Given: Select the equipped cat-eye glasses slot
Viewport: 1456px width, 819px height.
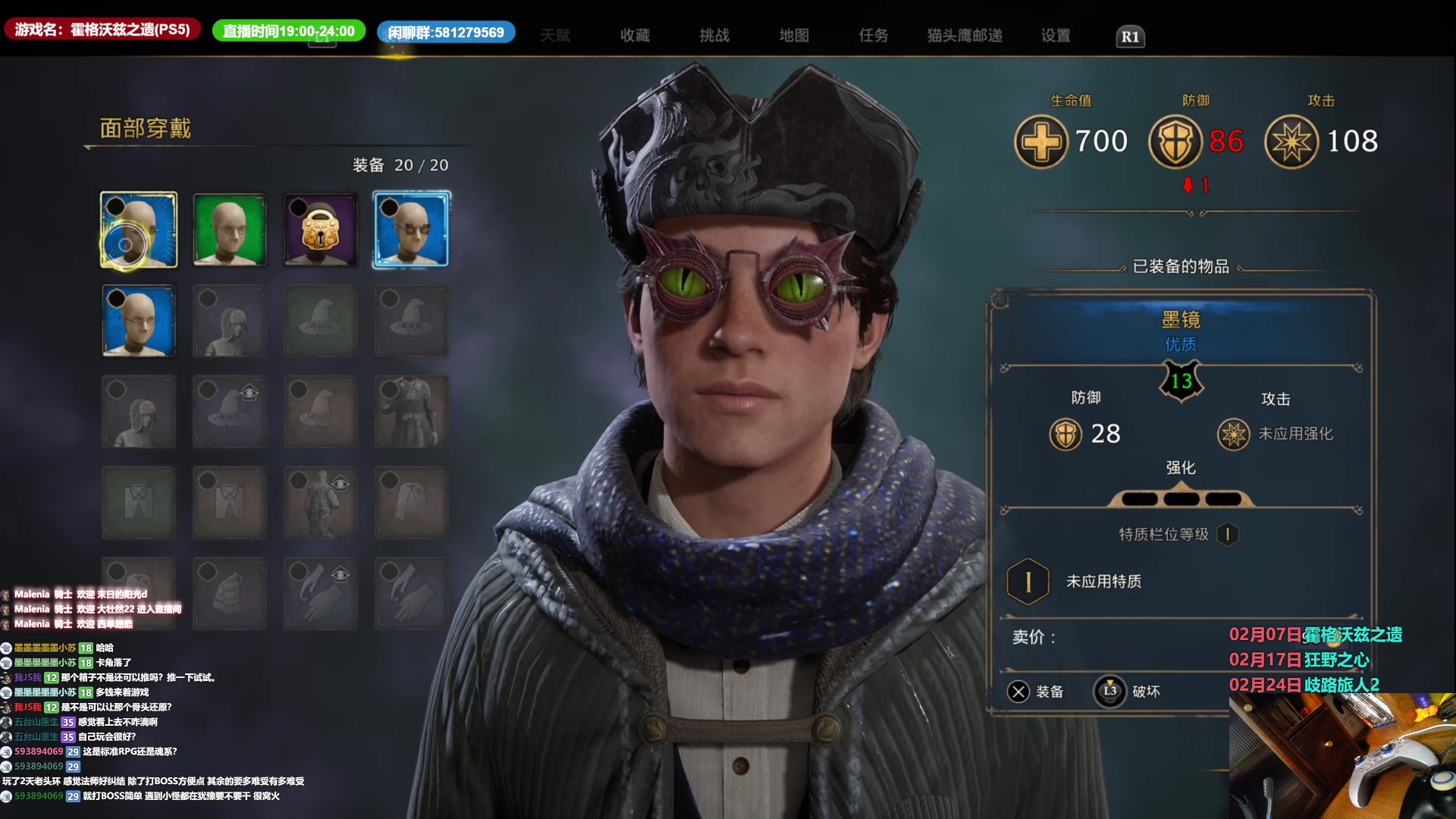Looking at the screenshot, I should tap(412, 230).
